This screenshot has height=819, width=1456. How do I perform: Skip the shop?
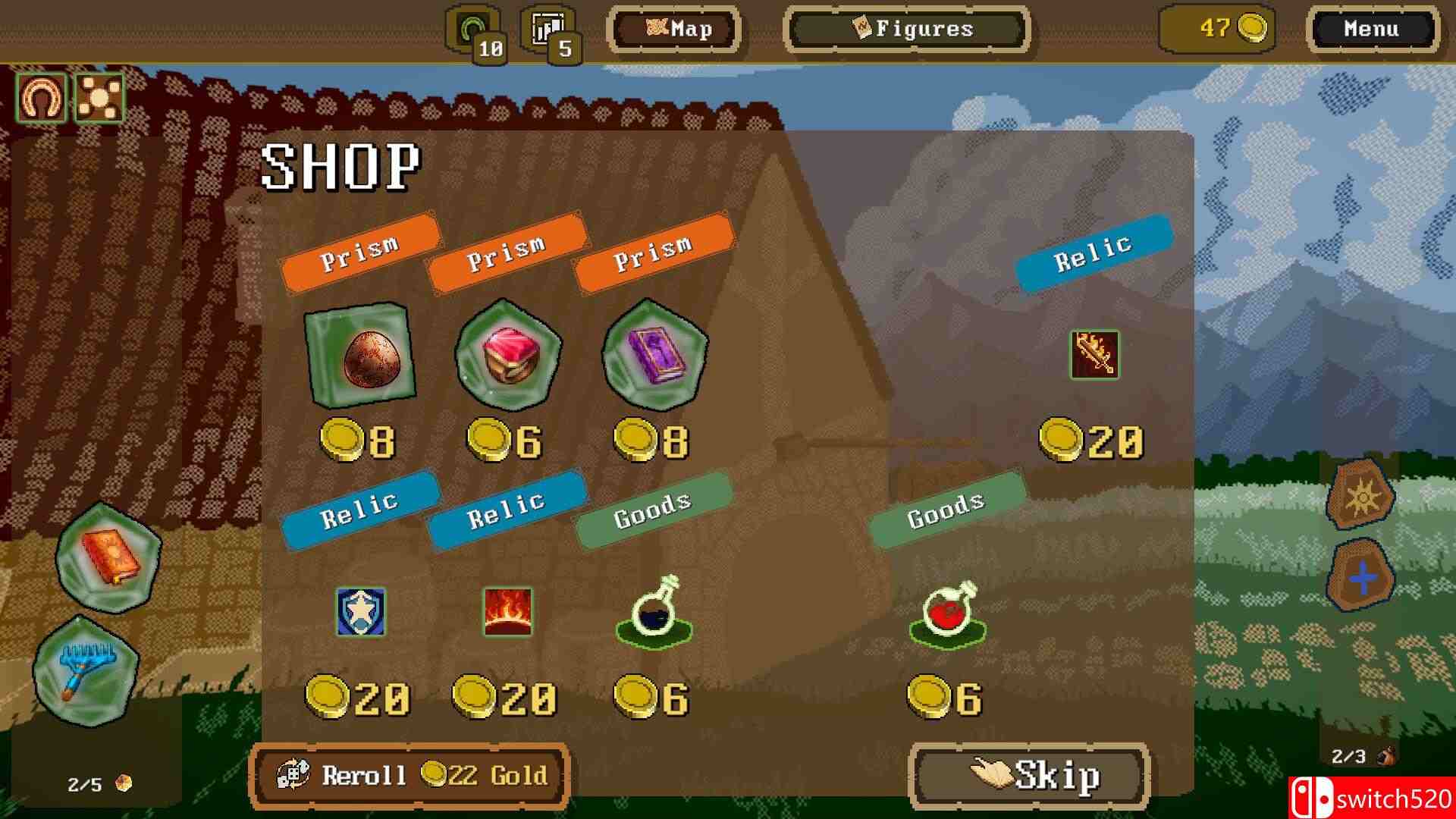click(x=1030, y=775)
